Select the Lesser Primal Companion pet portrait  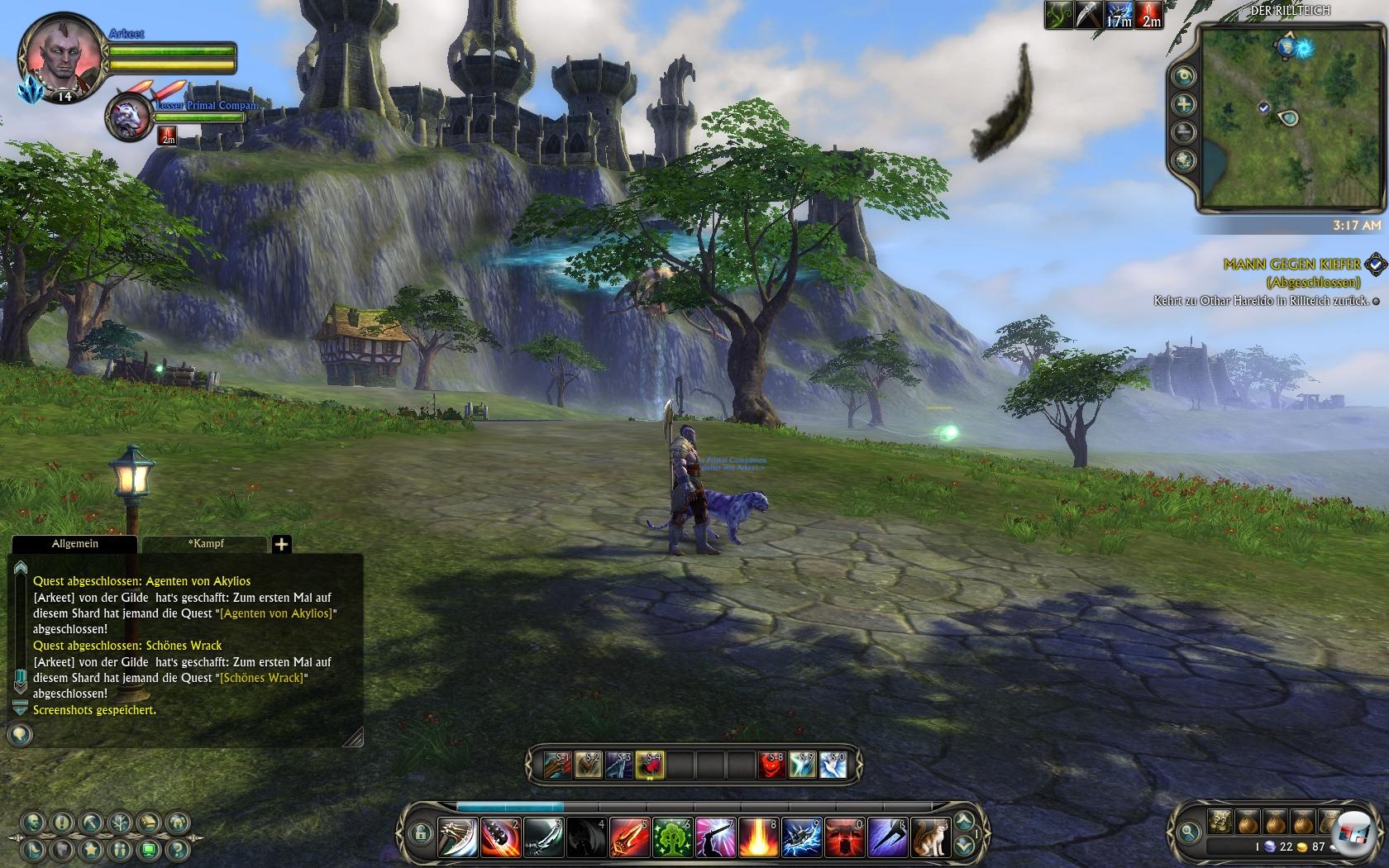[x=128, y=116]
